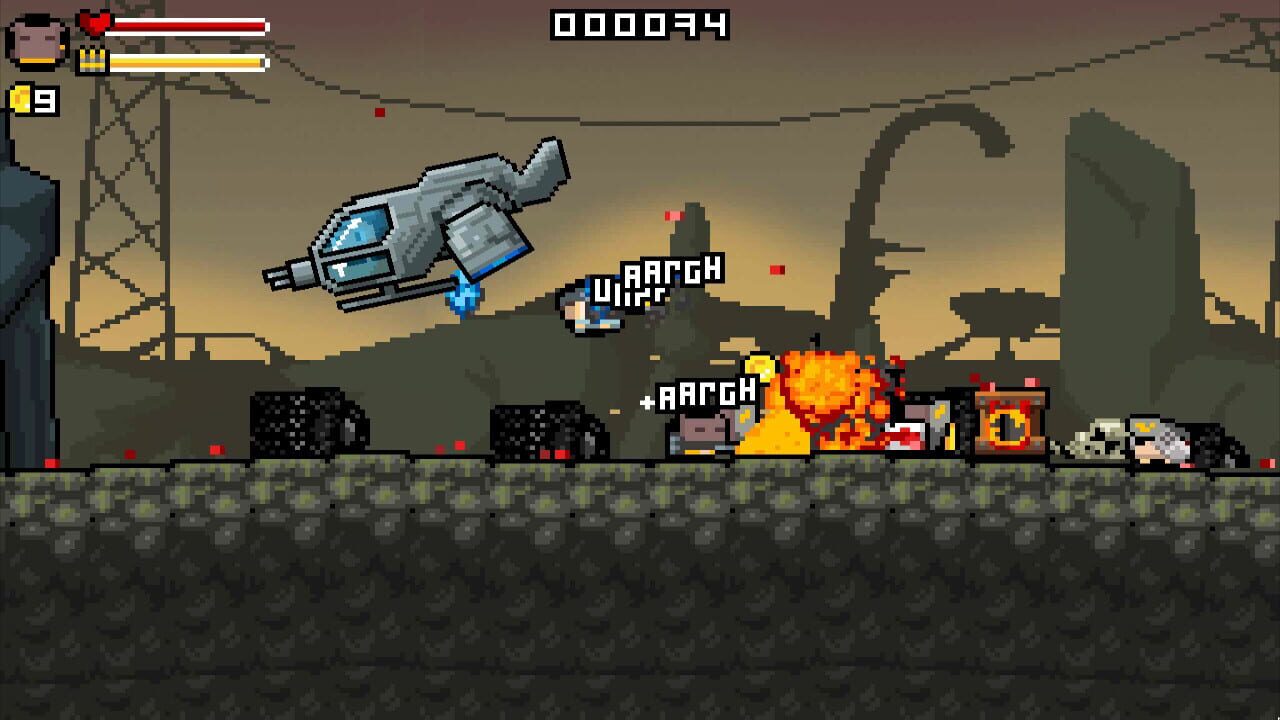Click the second black crate in the middle
The height and width of the screenshot is (720, 1280).
pos(545,430)
